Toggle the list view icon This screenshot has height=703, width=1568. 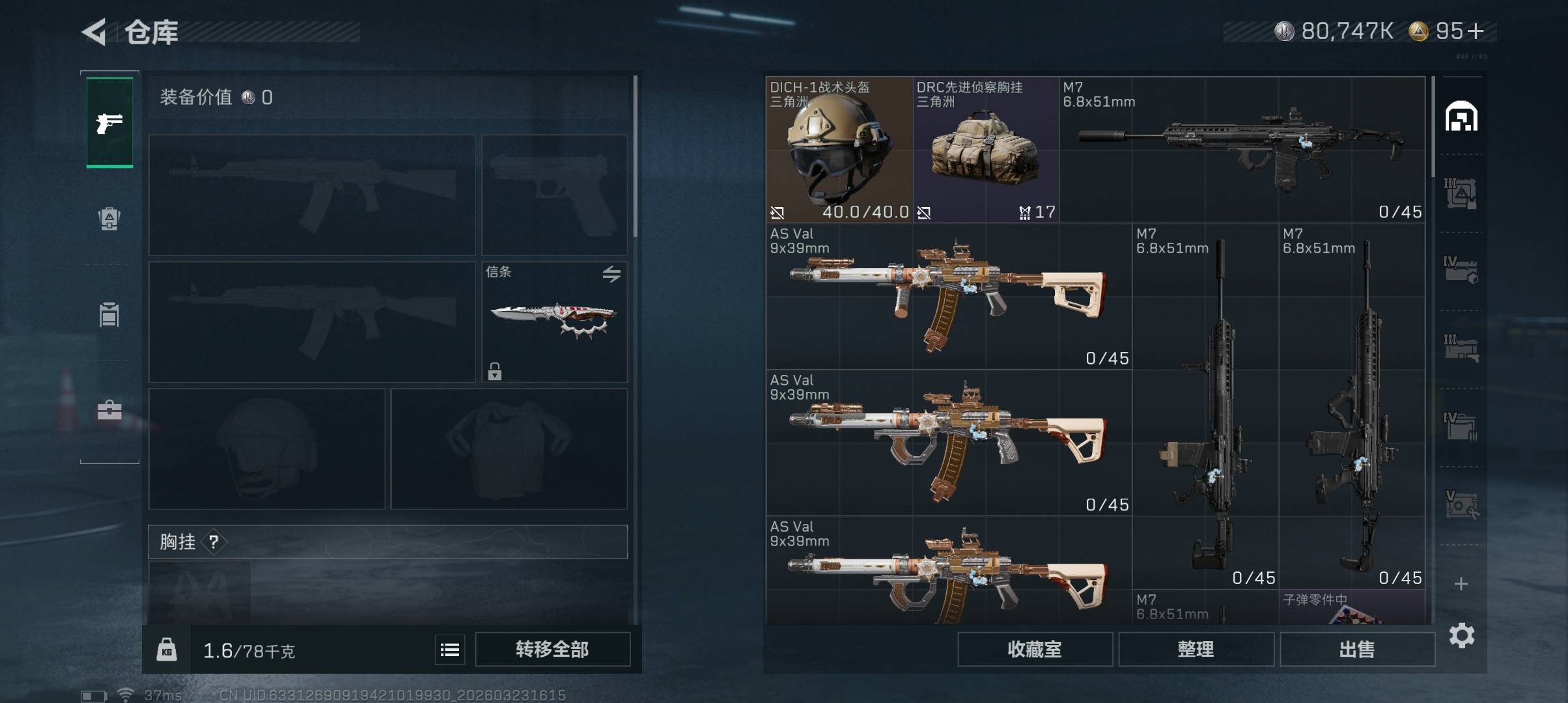click(450, 650)
